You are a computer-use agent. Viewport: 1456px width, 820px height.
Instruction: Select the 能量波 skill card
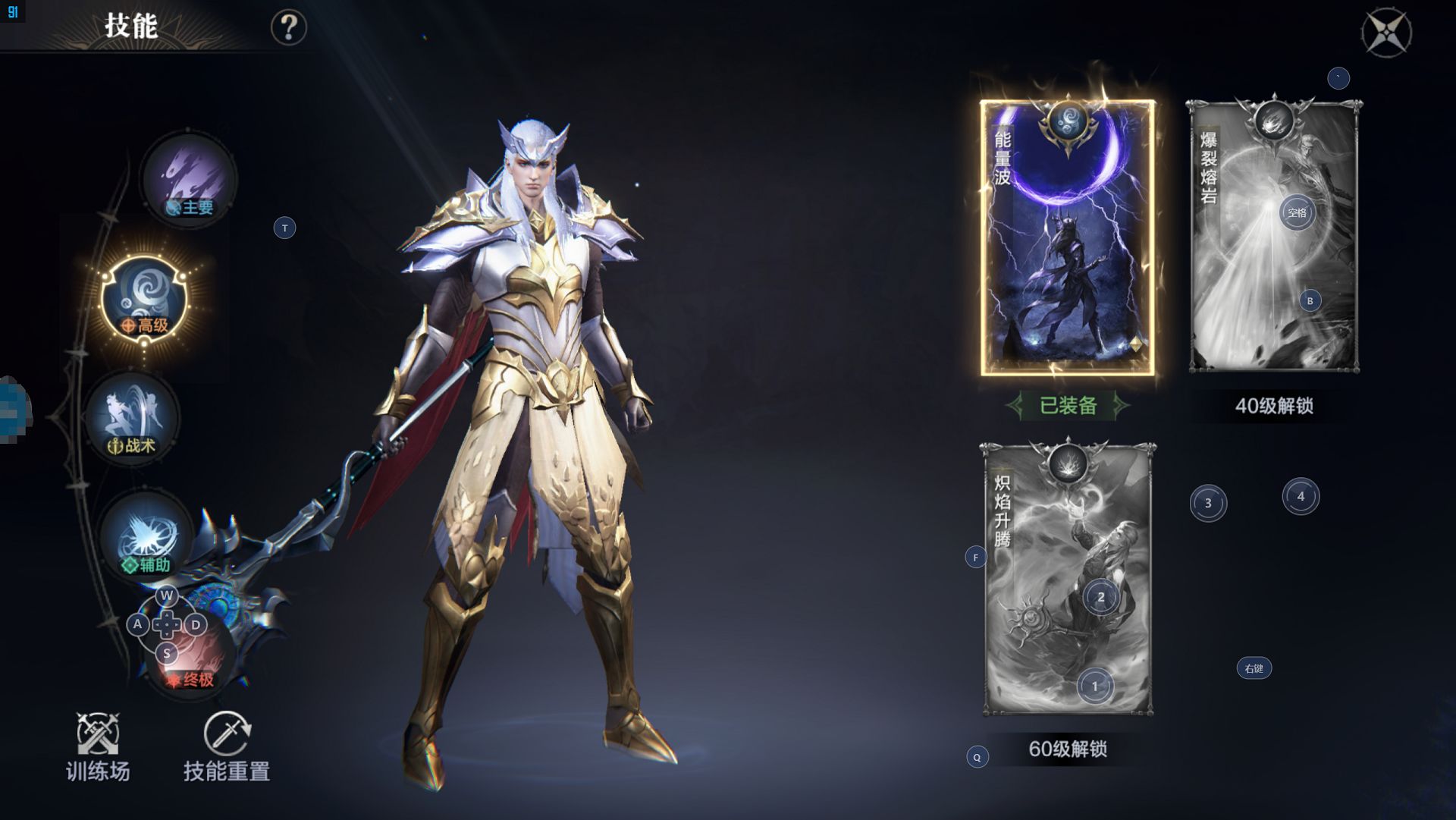(x=1067, y=237)
